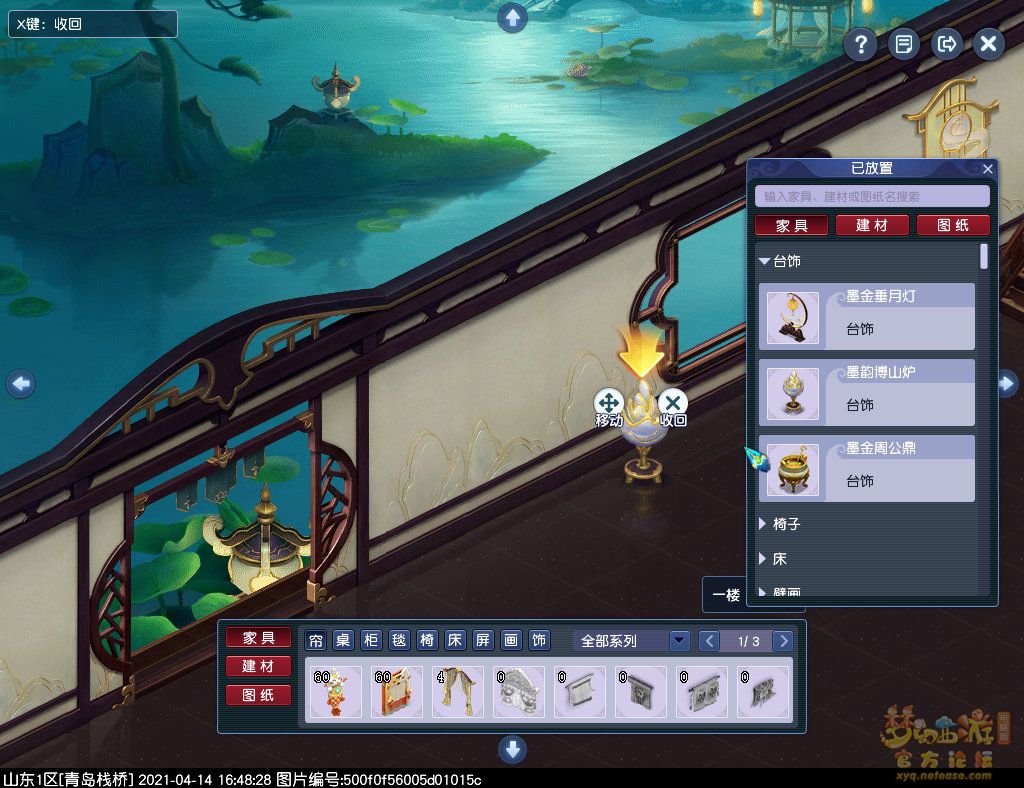Expand the 椅子 category
The width and height of the screenshot is (1024, 788).
point(765,524)
